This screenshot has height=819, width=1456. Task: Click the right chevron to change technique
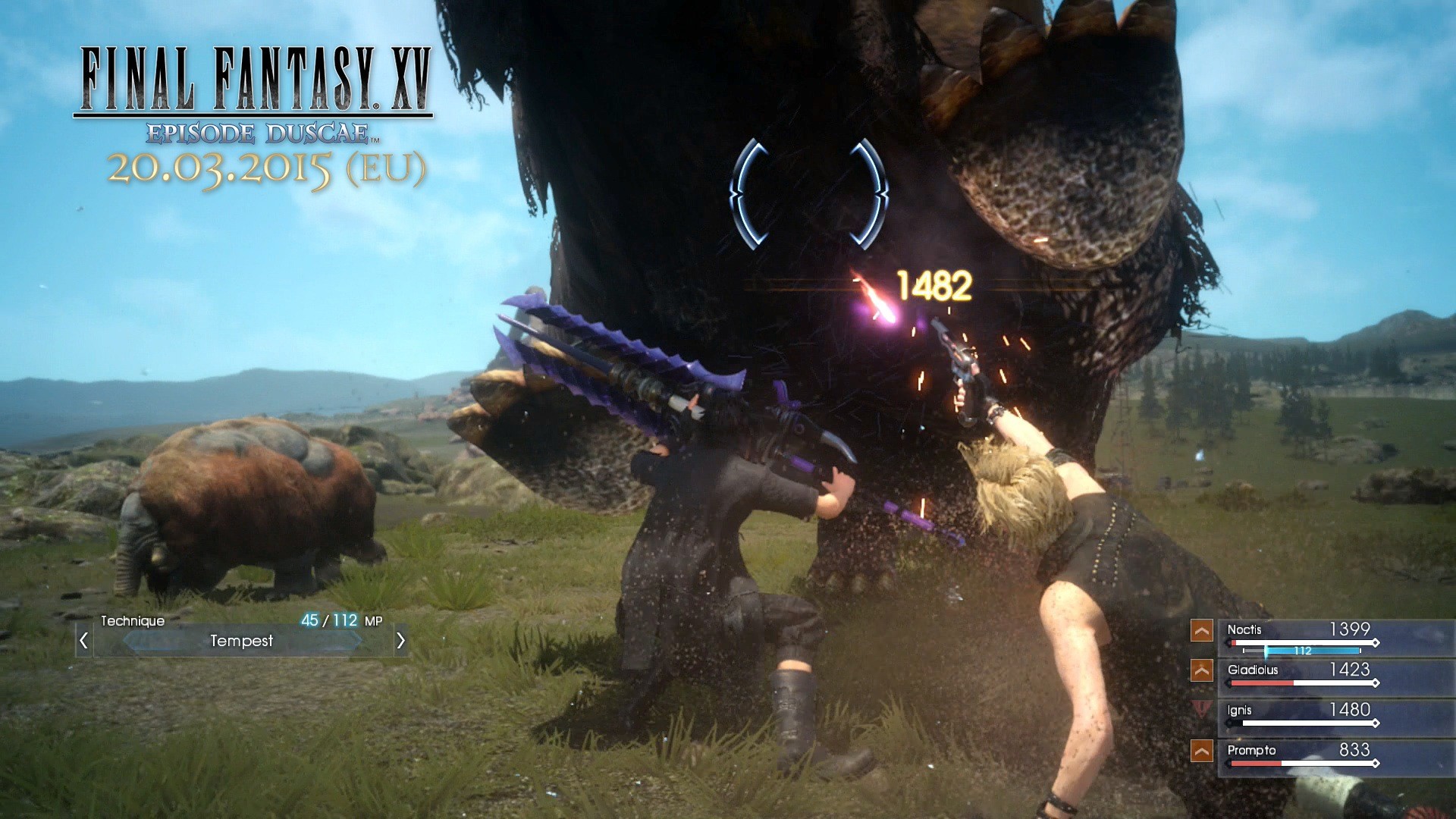pyautogui.click(x=402, y=642)
